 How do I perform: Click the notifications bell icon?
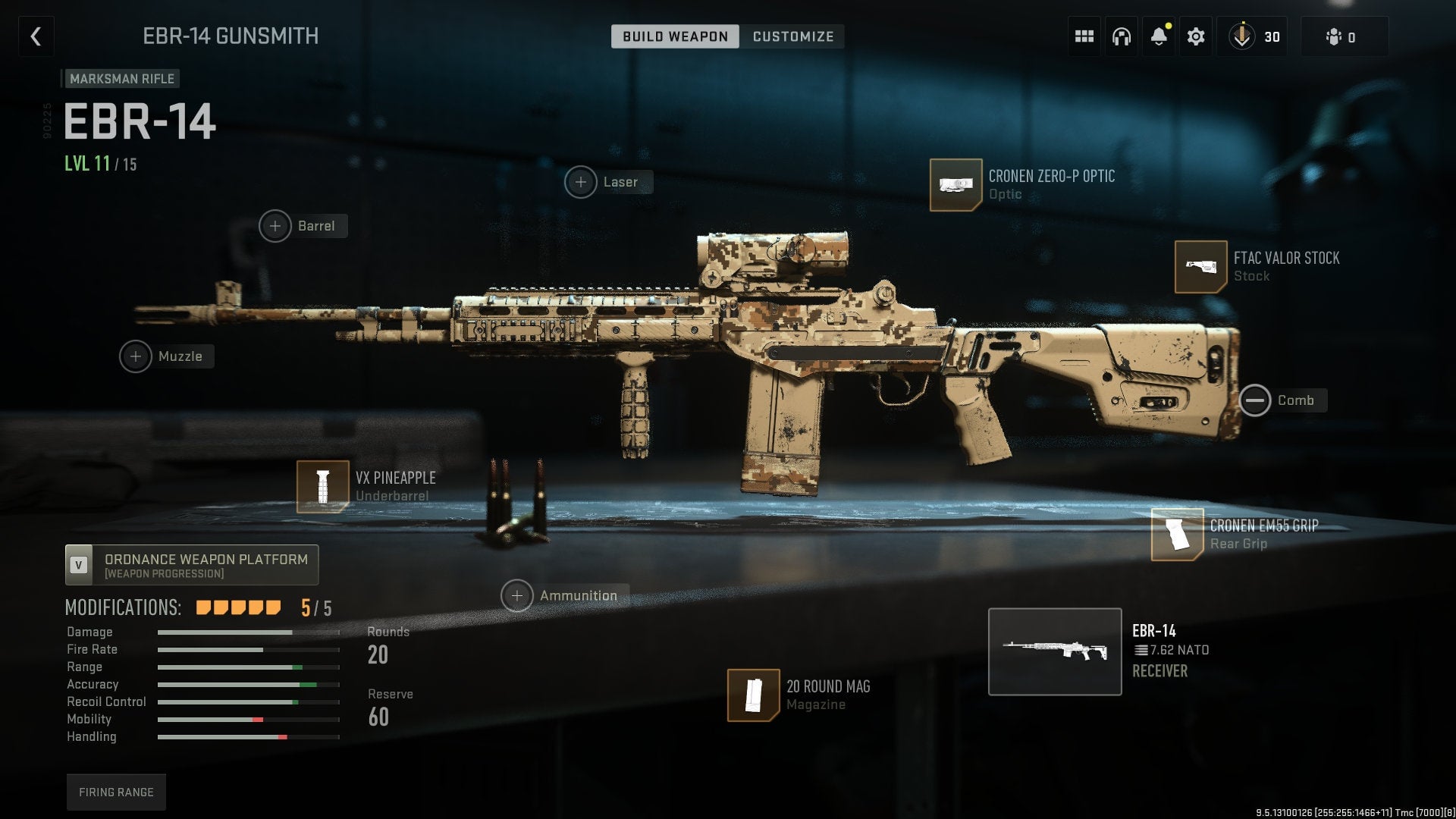[1158, 36]
